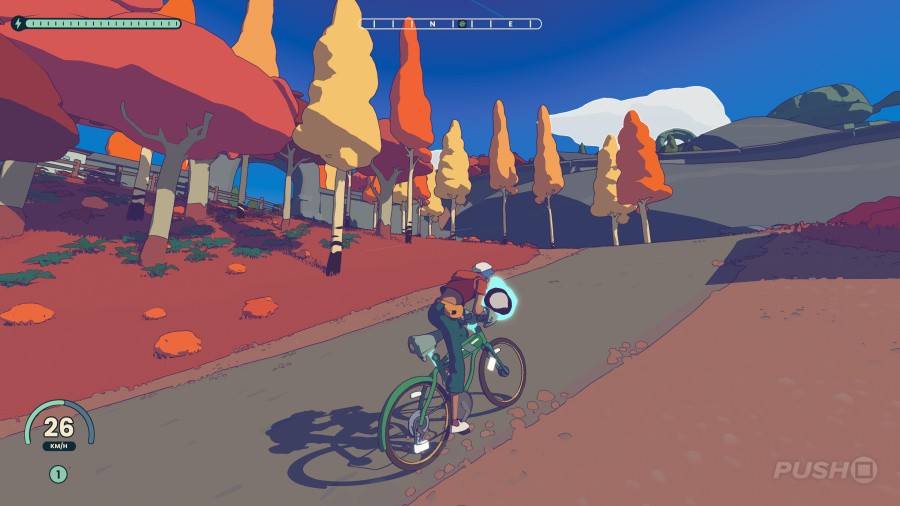Click the compass heading bar
Image resolution: width=900 pixels, height=506 pixels.
point(451,23)
